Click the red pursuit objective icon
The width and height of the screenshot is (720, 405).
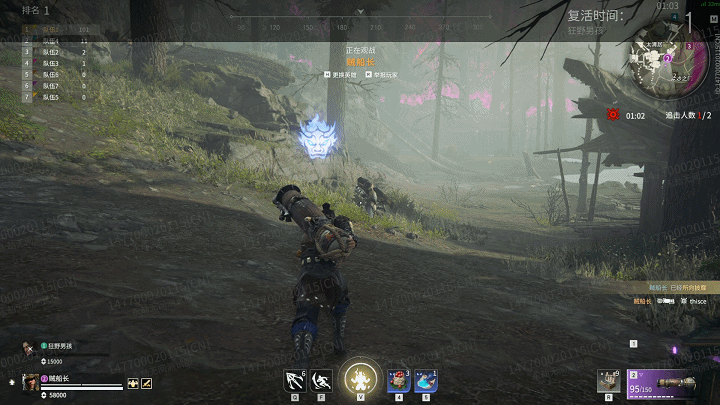pos(612,115)
